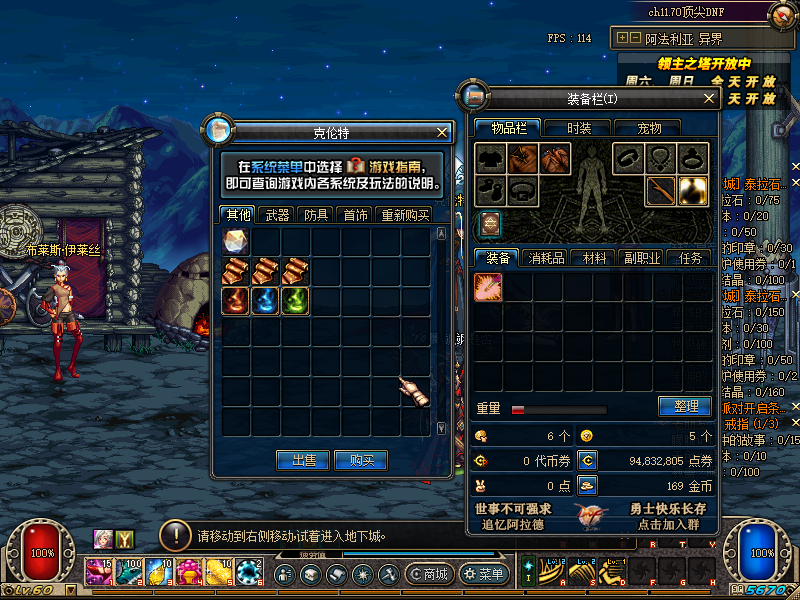The width and height of the screenshot is (800, 600).
Task: Select the 副职业 inventory tab
Action: (x=642, y=258)
